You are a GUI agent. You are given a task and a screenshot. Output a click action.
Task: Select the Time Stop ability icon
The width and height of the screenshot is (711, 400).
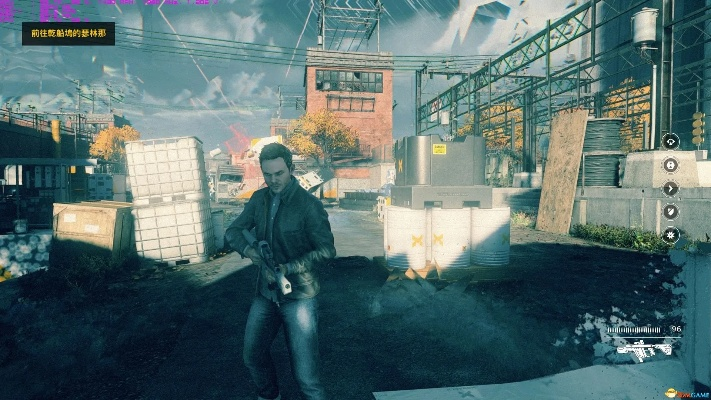click(x=671, y=165)
